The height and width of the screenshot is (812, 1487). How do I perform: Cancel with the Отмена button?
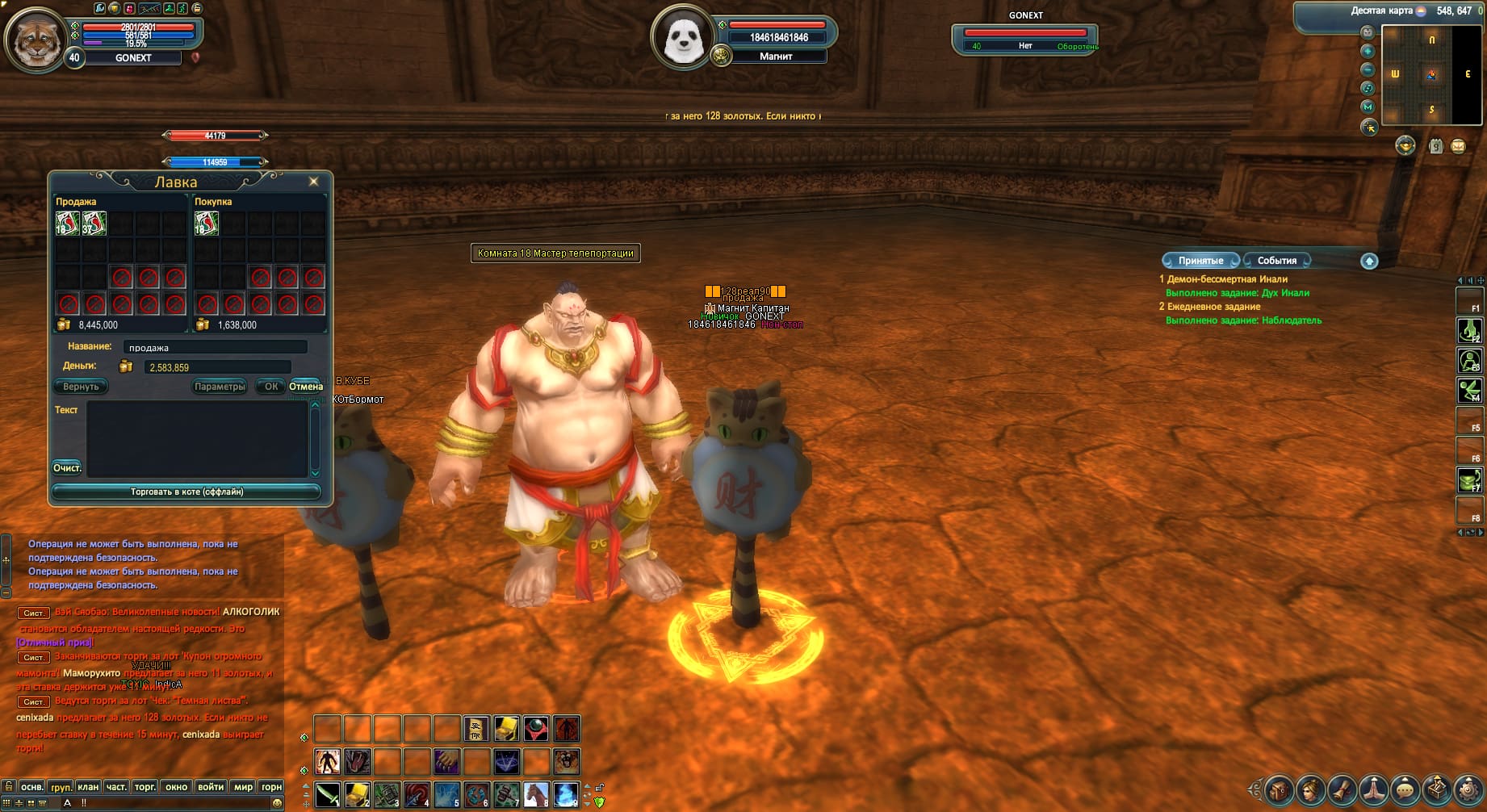point(306,387)
